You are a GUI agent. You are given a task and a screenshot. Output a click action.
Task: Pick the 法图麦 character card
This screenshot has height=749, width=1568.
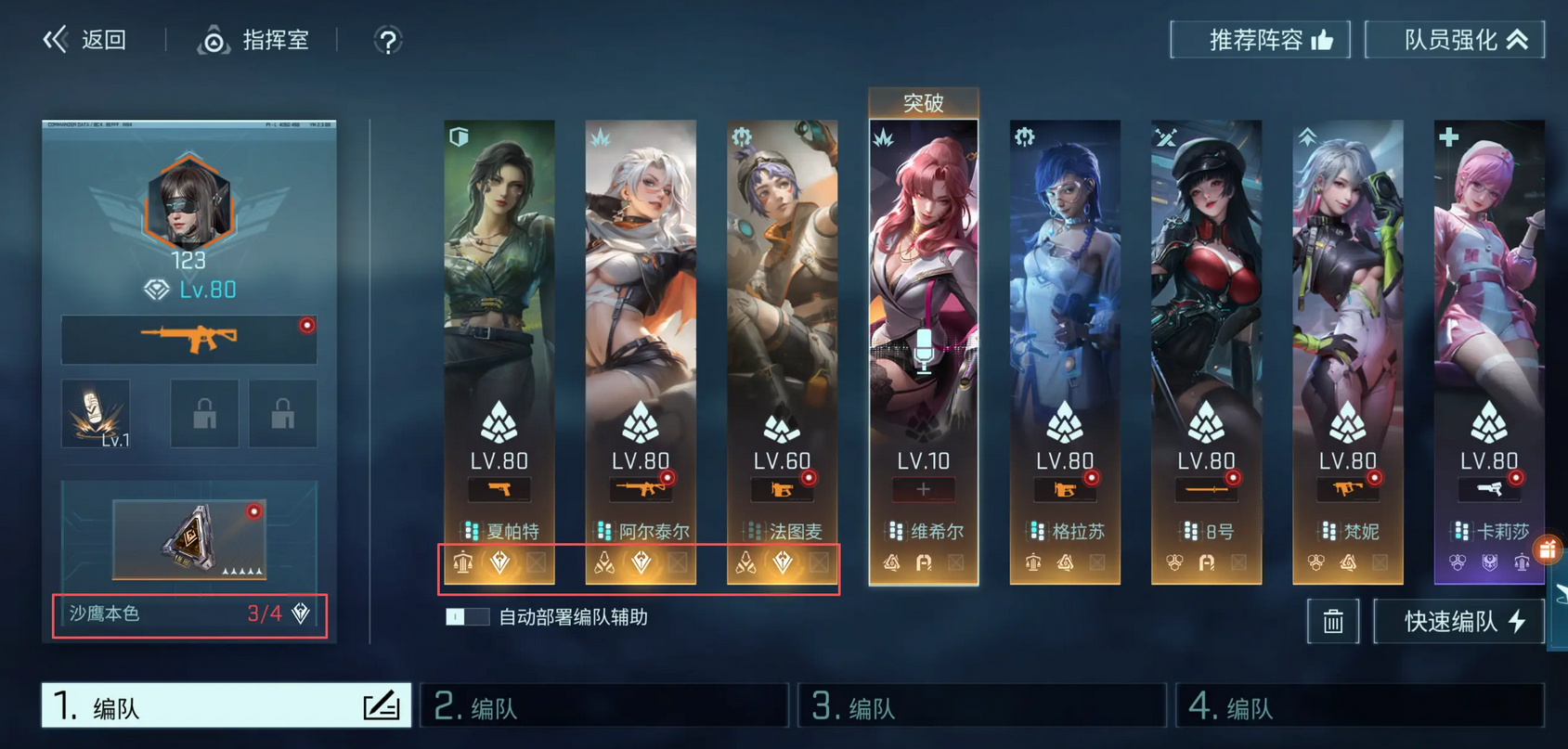pyautogui.click(x=782, y=306)
